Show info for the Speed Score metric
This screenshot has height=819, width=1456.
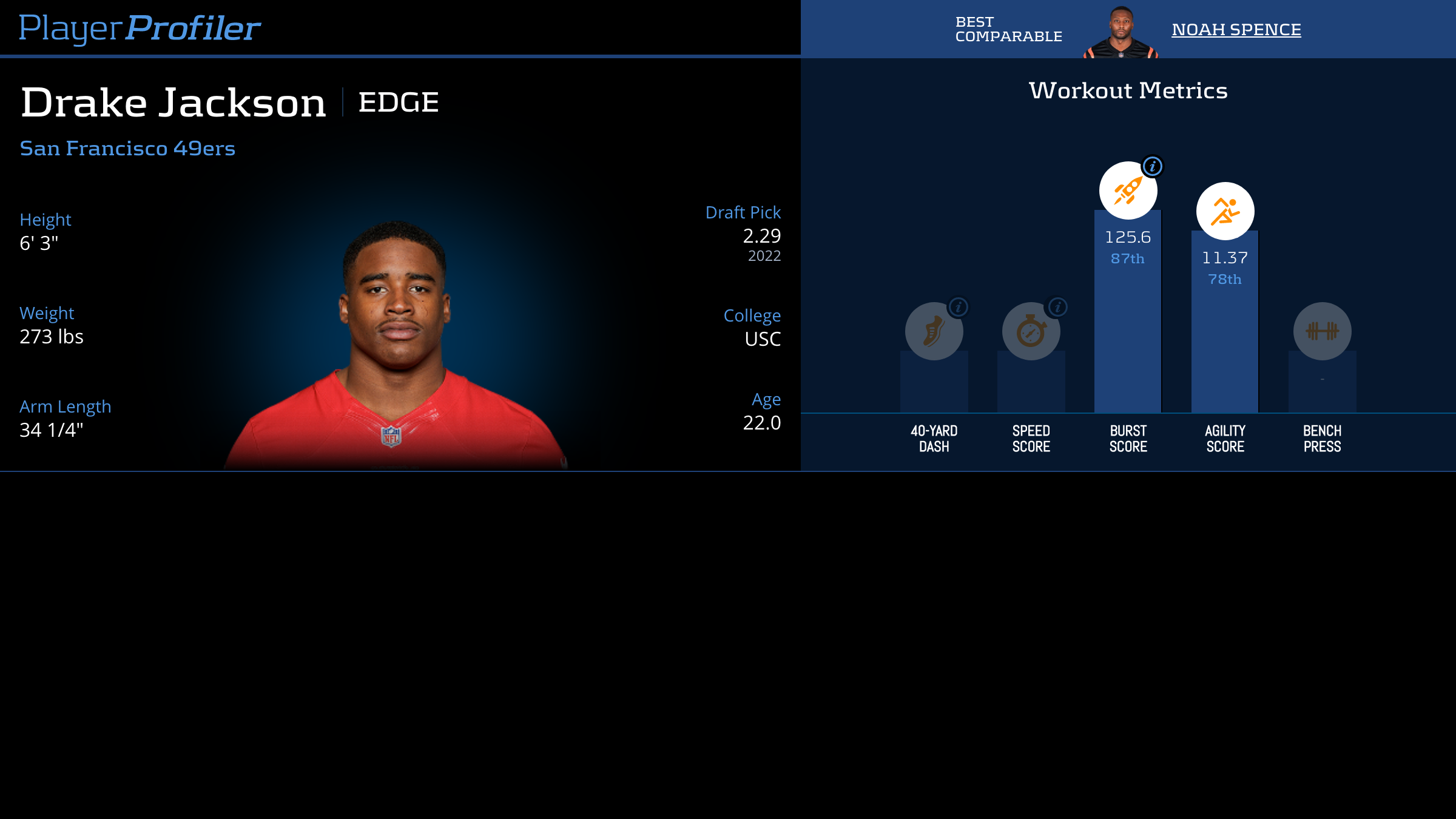coord(1057,307)
